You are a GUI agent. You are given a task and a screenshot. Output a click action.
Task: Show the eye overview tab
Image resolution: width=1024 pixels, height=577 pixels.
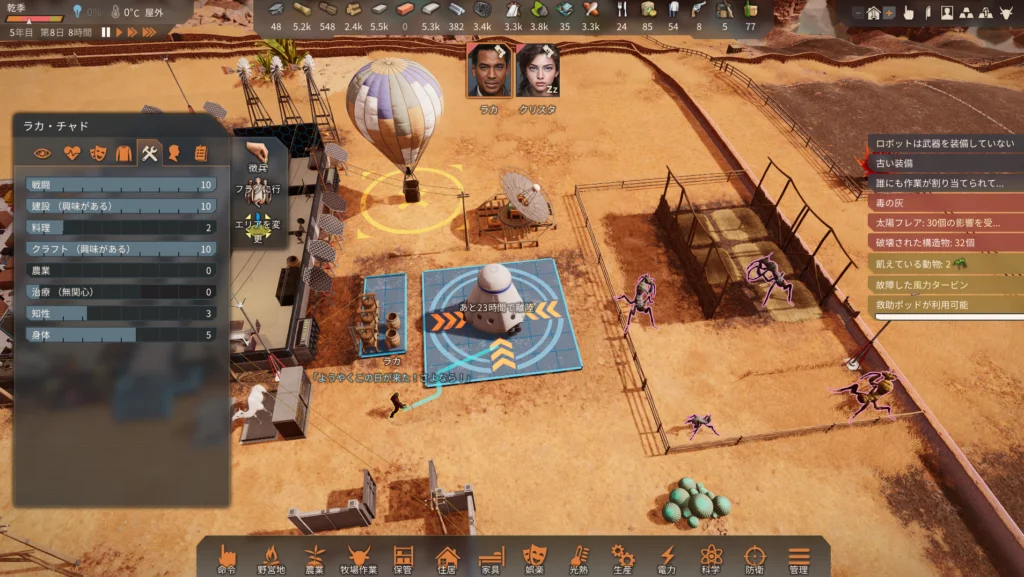click(43, 153)
